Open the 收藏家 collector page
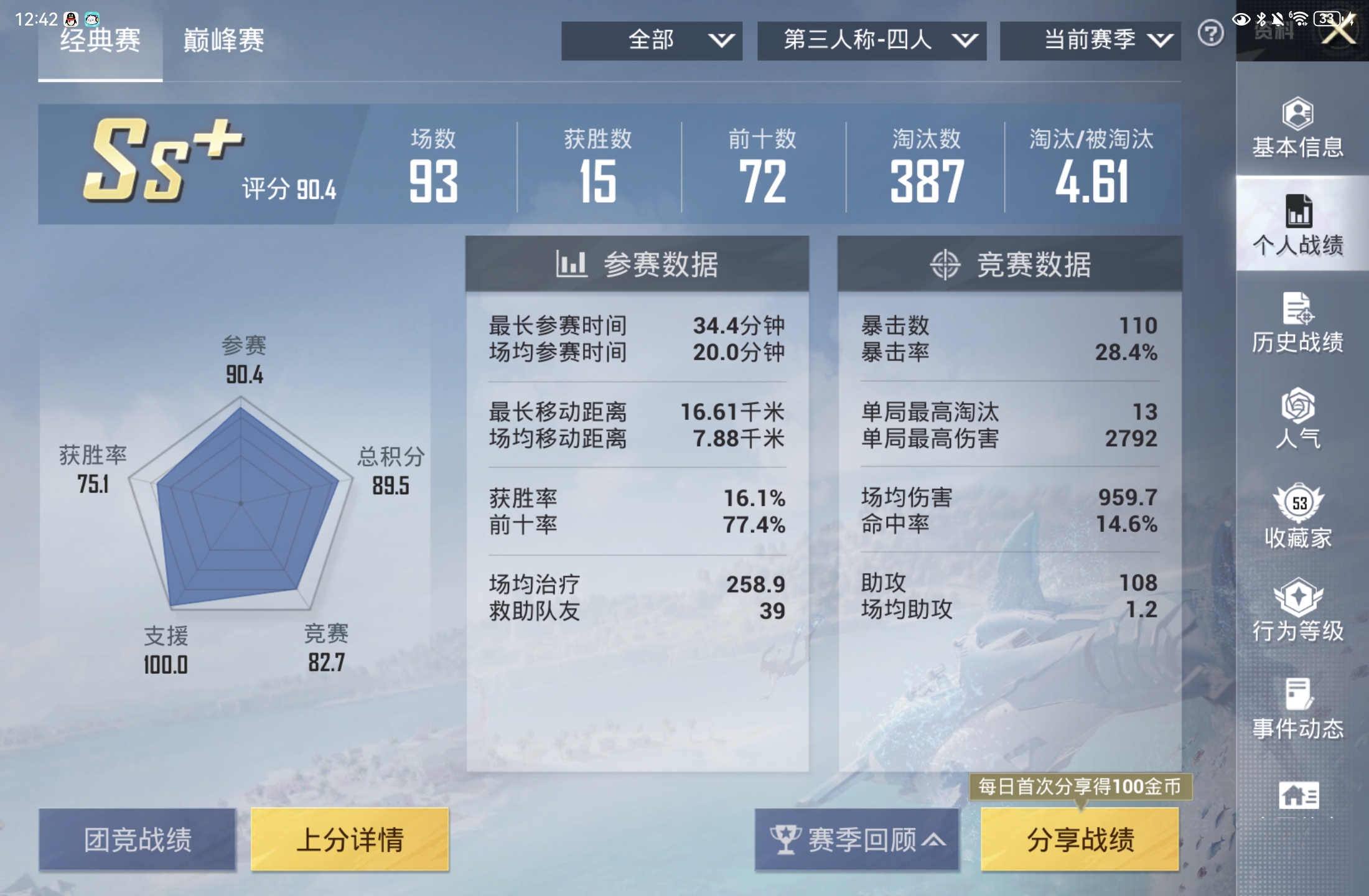 1298,516
